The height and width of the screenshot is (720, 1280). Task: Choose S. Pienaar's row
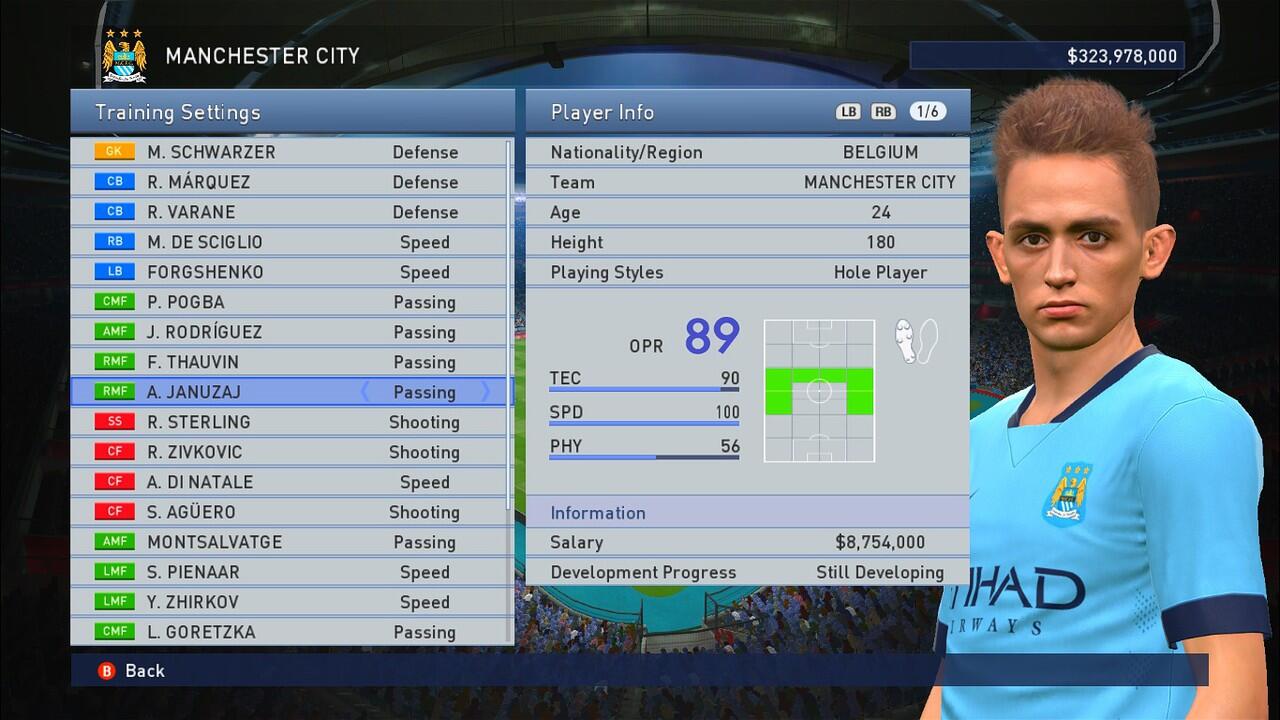click(290, 572)
